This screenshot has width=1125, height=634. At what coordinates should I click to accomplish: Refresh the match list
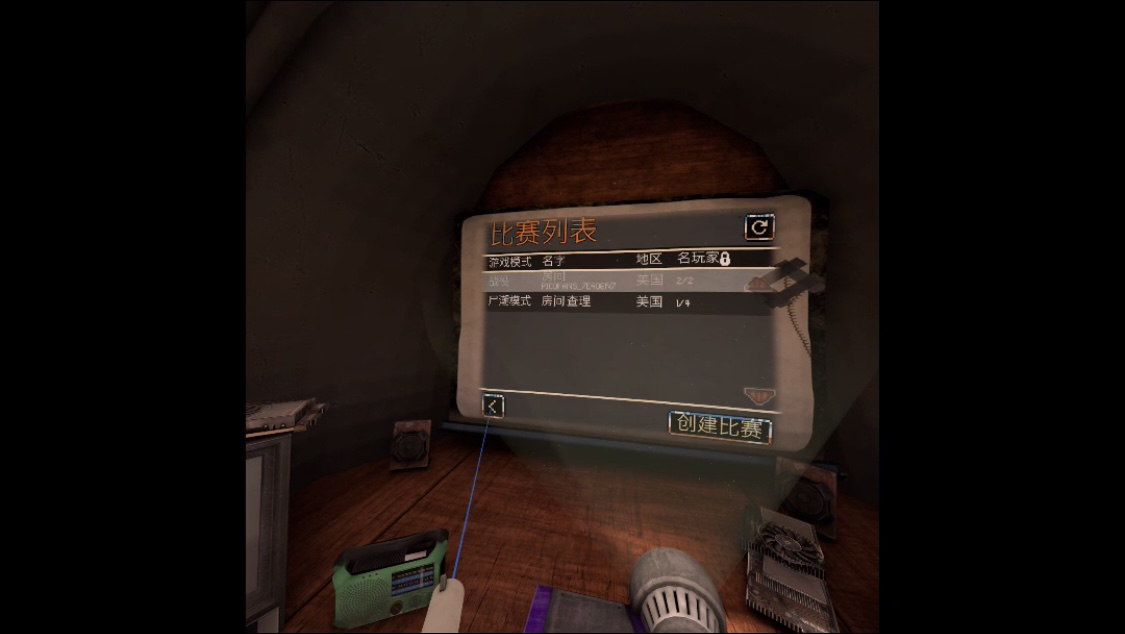click(759, 227)
